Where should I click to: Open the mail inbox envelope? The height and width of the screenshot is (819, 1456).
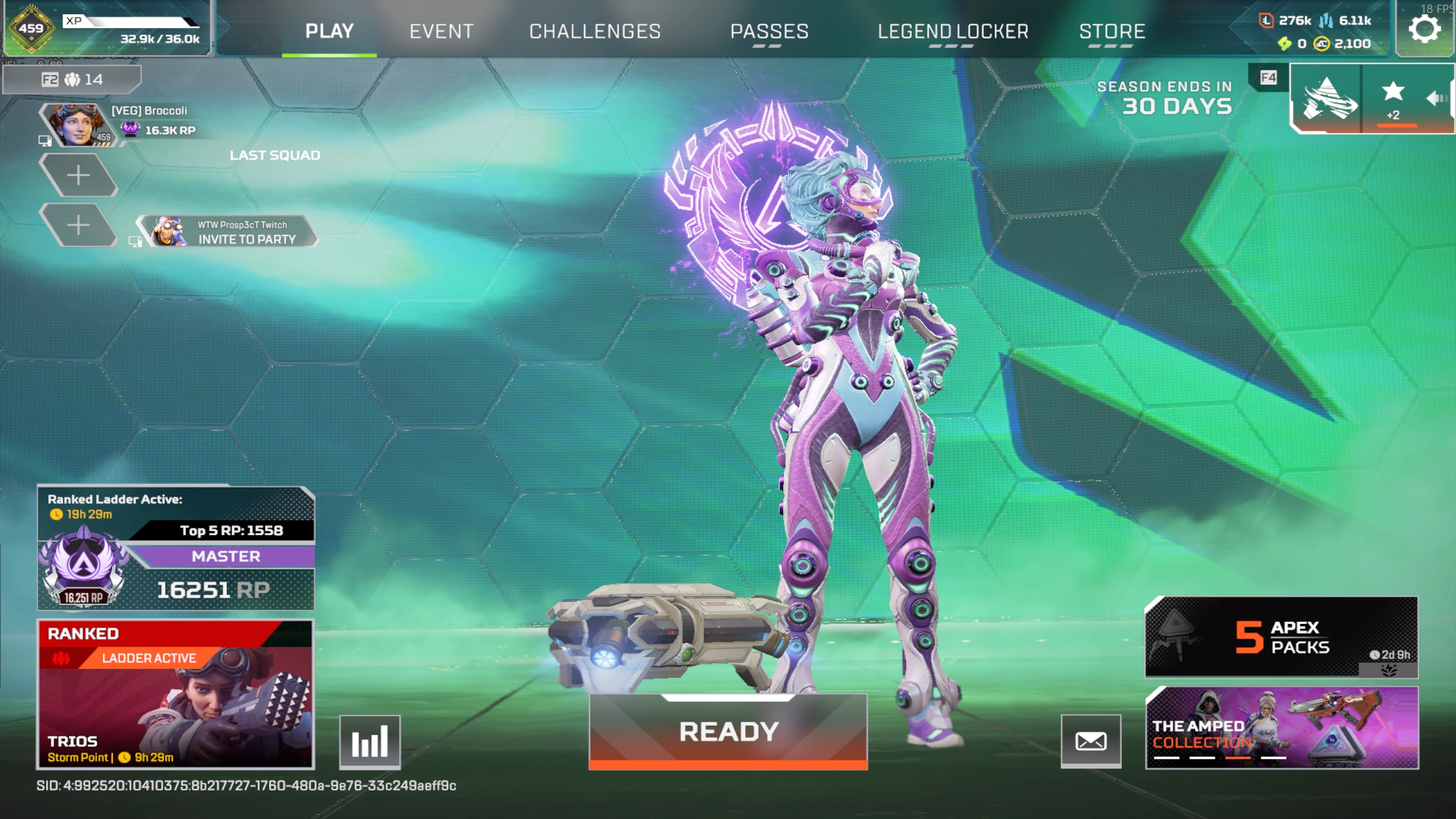[x=1091, y=741]
